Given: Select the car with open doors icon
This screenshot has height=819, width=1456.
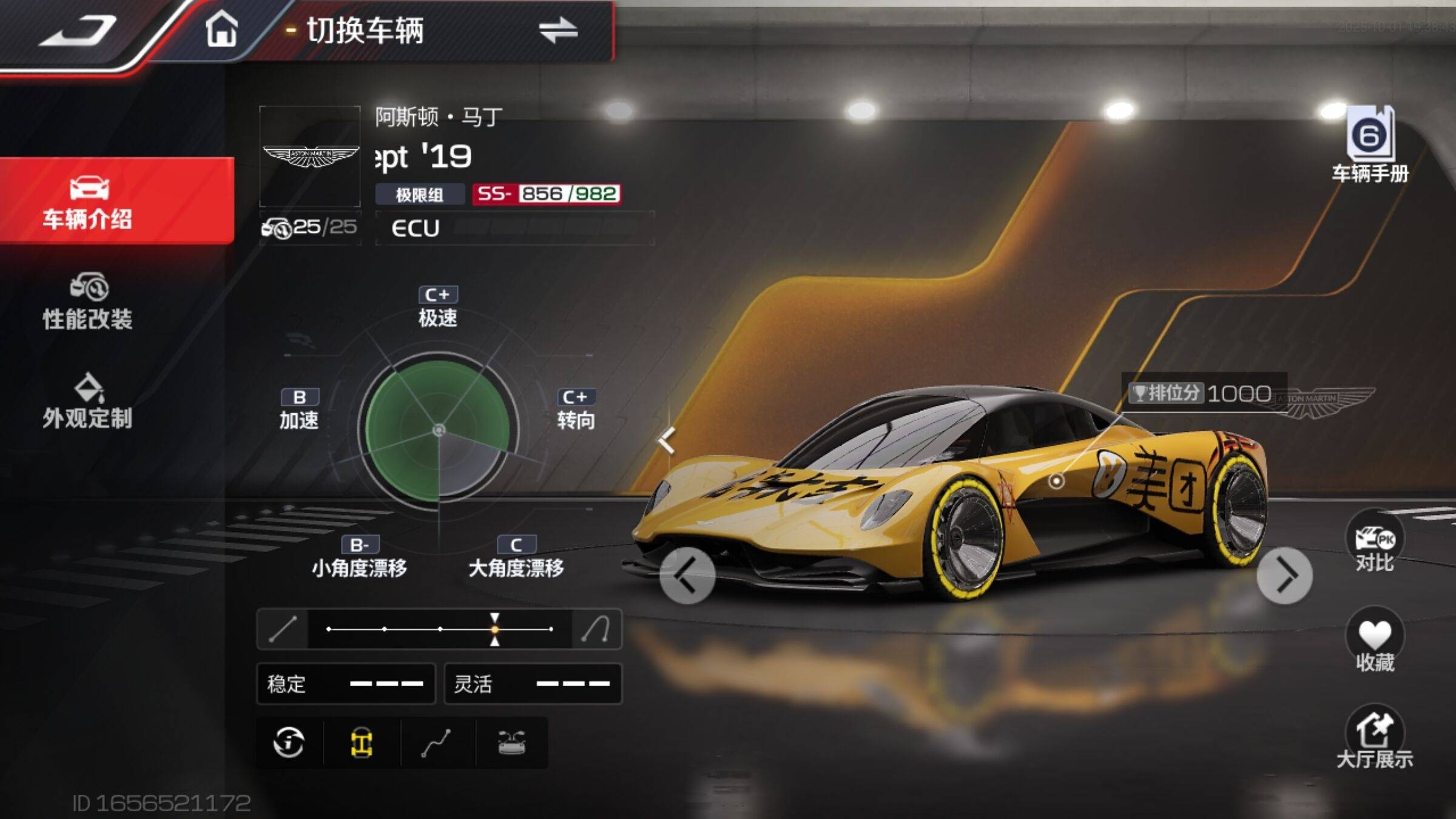Looking at the screenshot, I should coord(511,743).
